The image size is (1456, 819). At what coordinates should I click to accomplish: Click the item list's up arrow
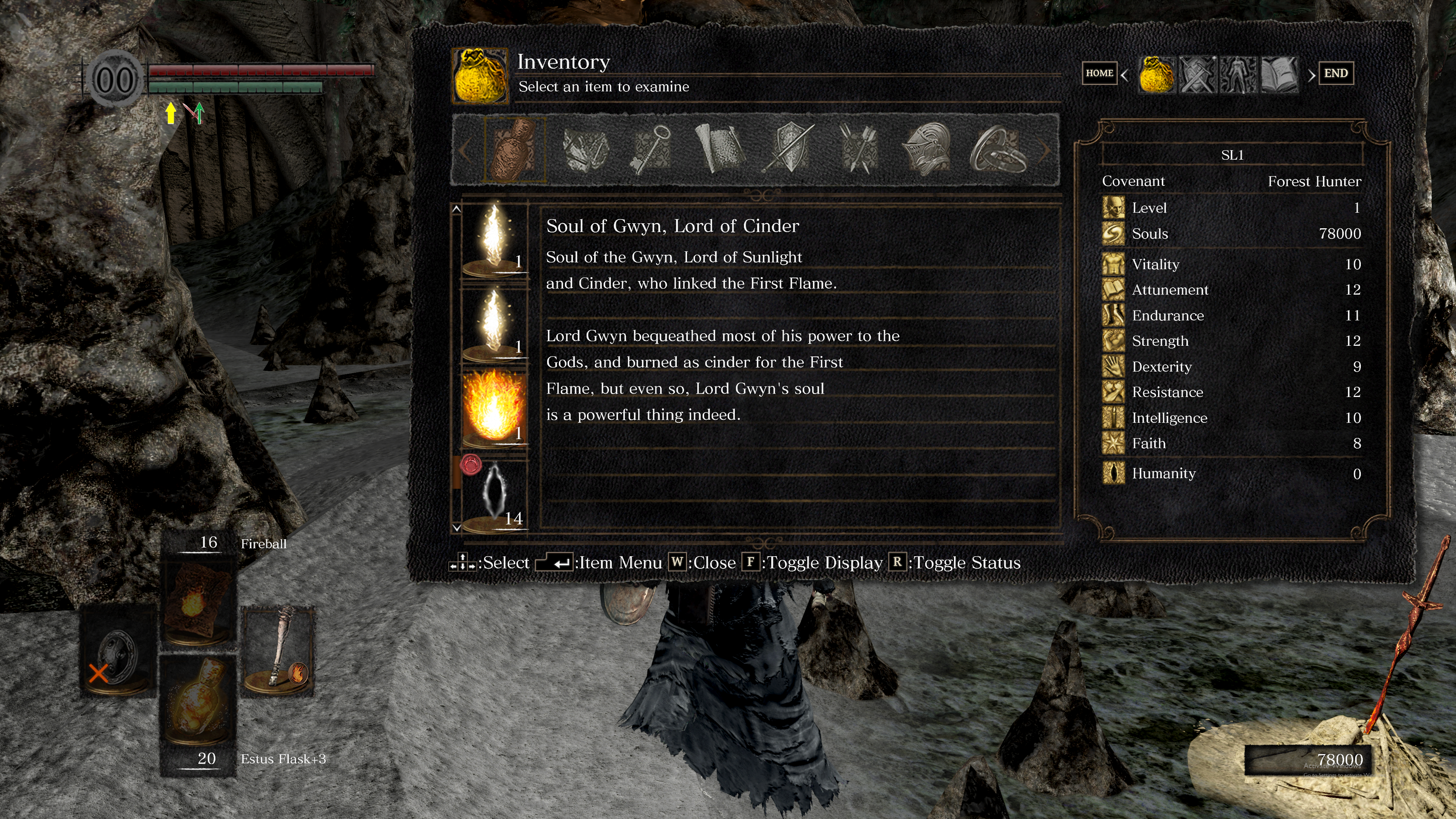[457, 209]
